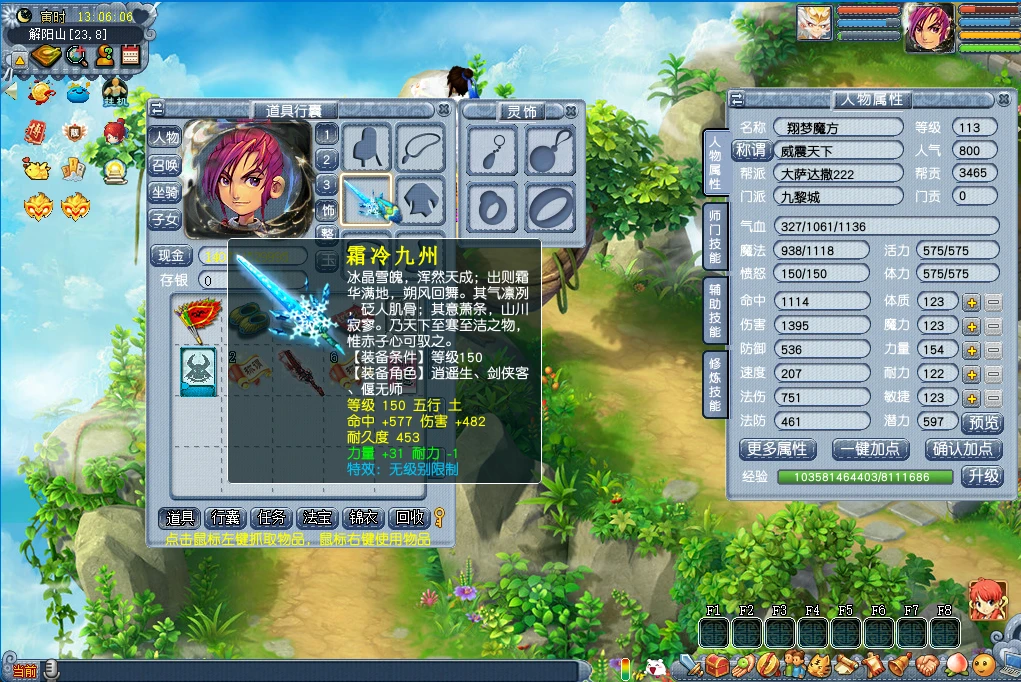Close the 道具行囊 inventory window
The height and width of the screenshot is (682, 1021).
pos(444,109)
